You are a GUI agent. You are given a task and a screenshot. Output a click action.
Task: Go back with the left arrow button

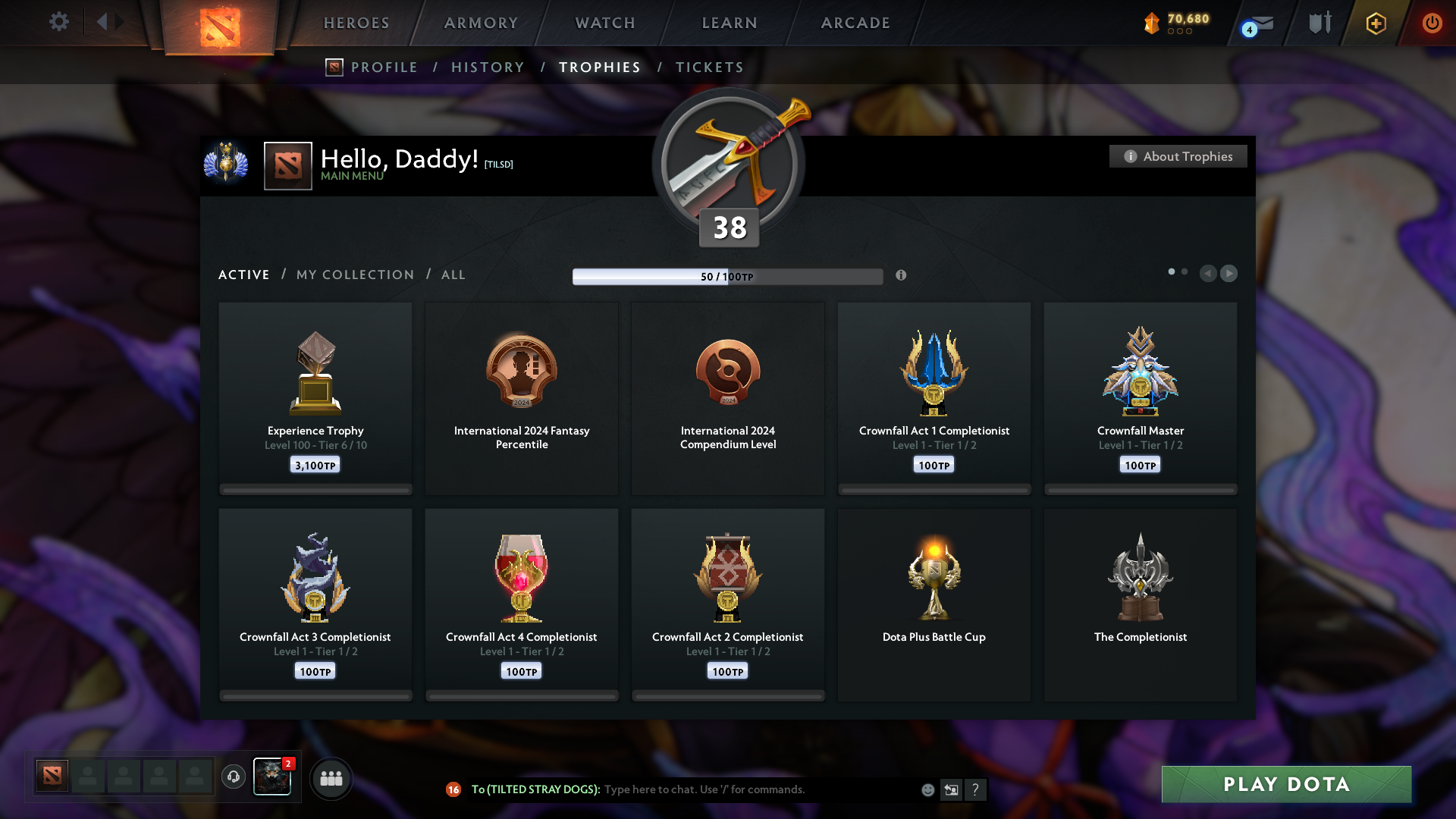1208,274
